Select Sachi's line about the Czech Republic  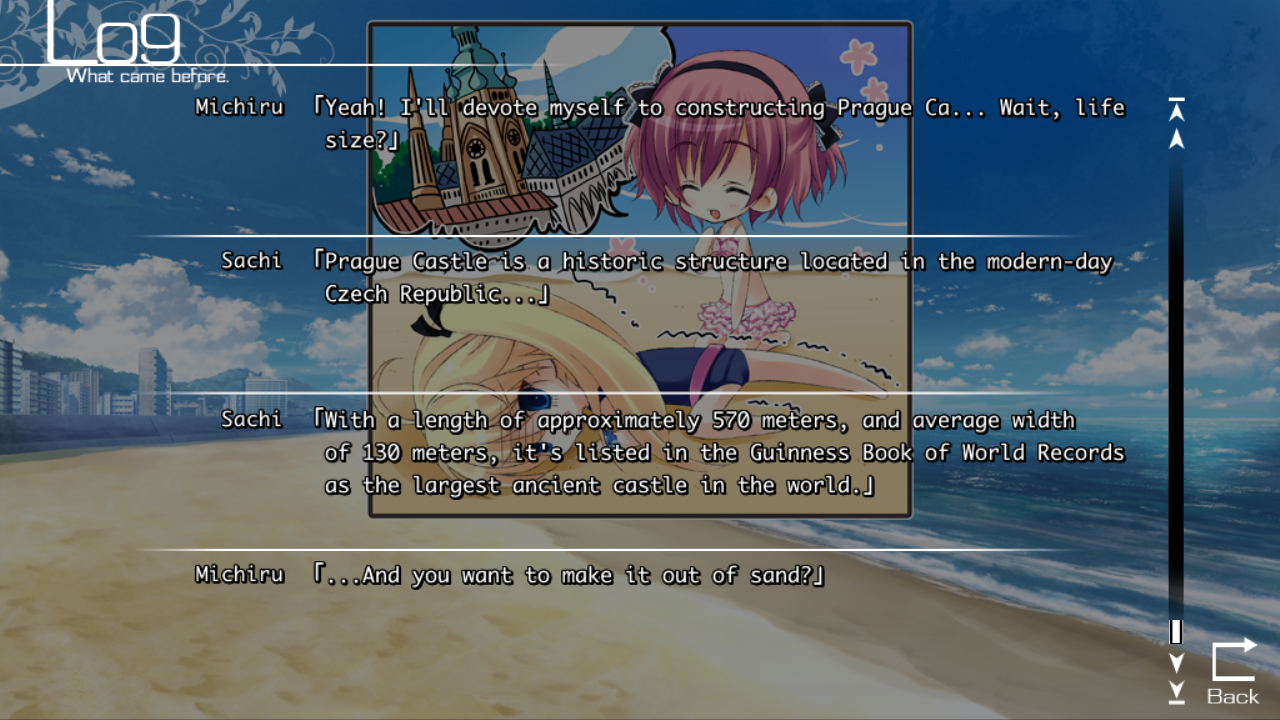715,278
